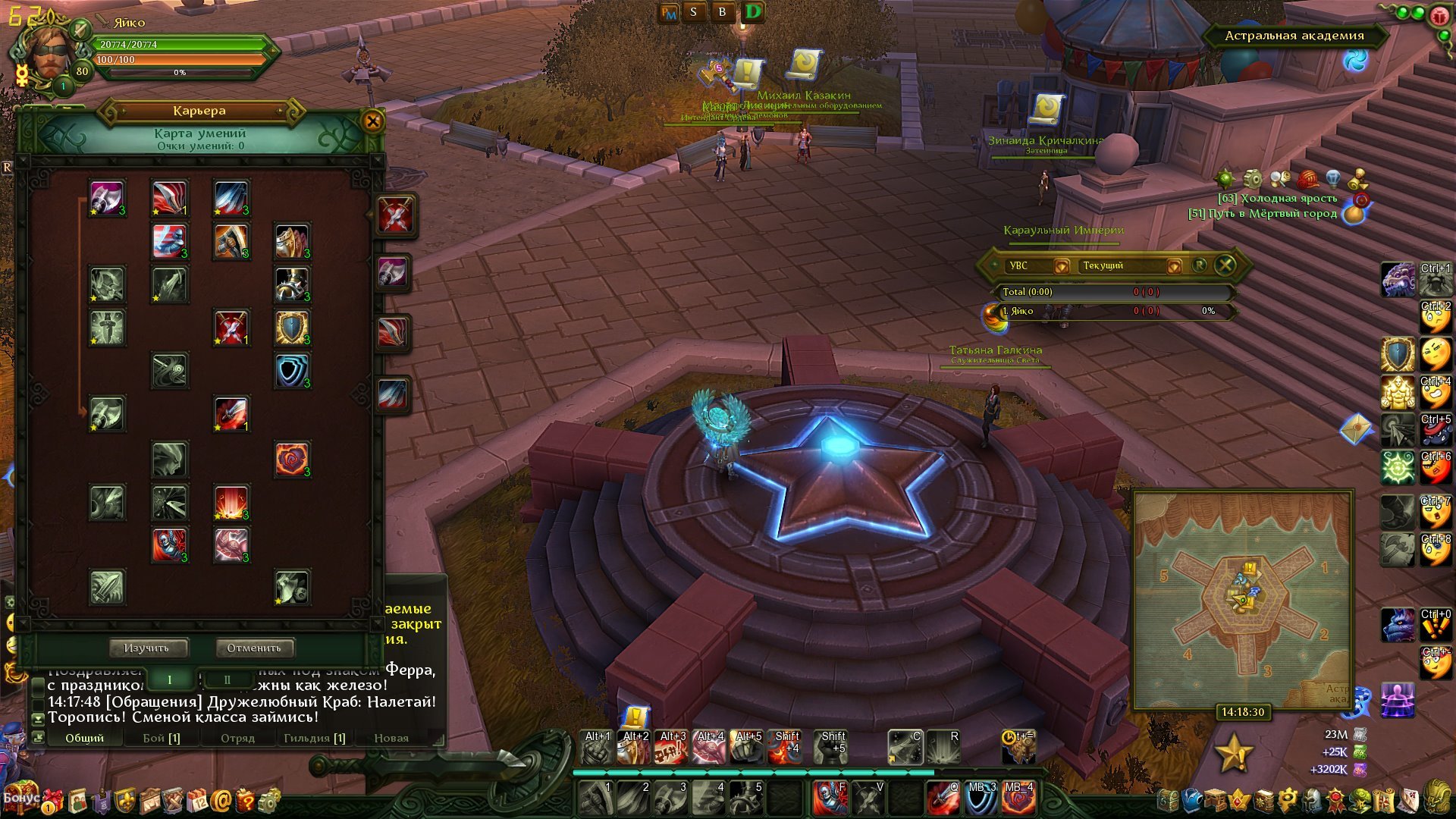Switch to skill build tab I

(x=170, y=679)
